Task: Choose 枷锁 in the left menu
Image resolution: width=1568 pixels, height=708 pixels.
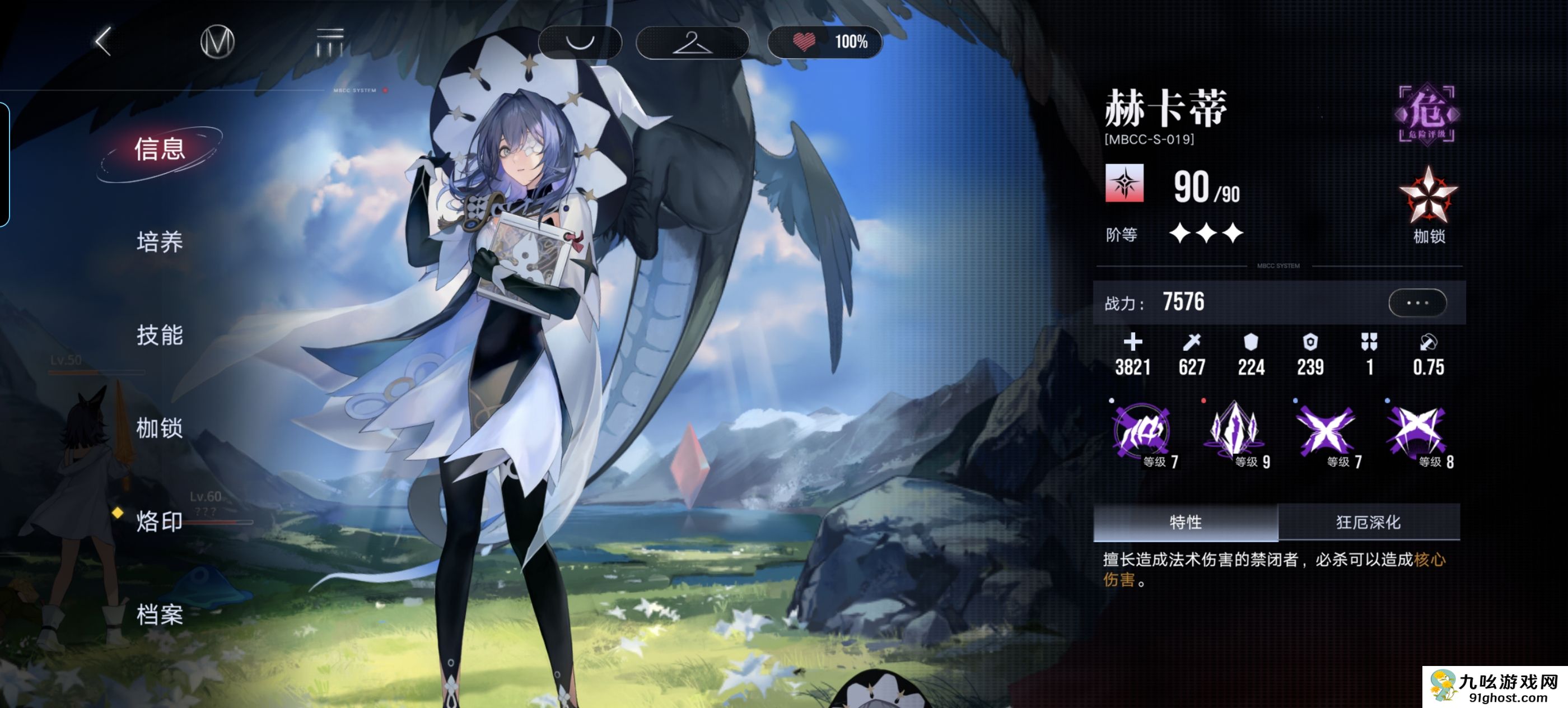Action: click(x=160, y=428)
